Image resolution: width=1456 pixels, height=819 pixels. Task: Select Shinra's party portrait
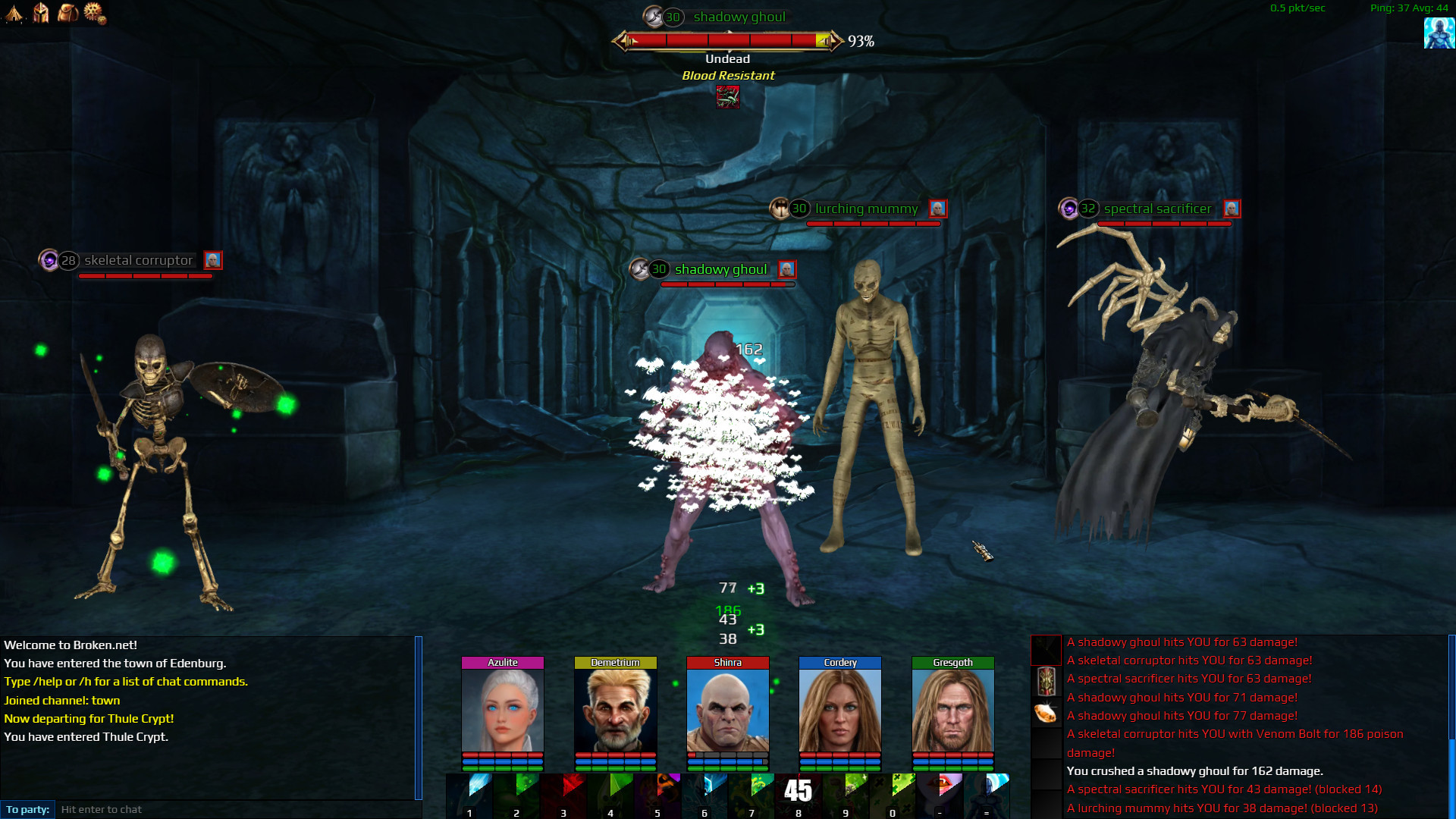click(727, 711)
